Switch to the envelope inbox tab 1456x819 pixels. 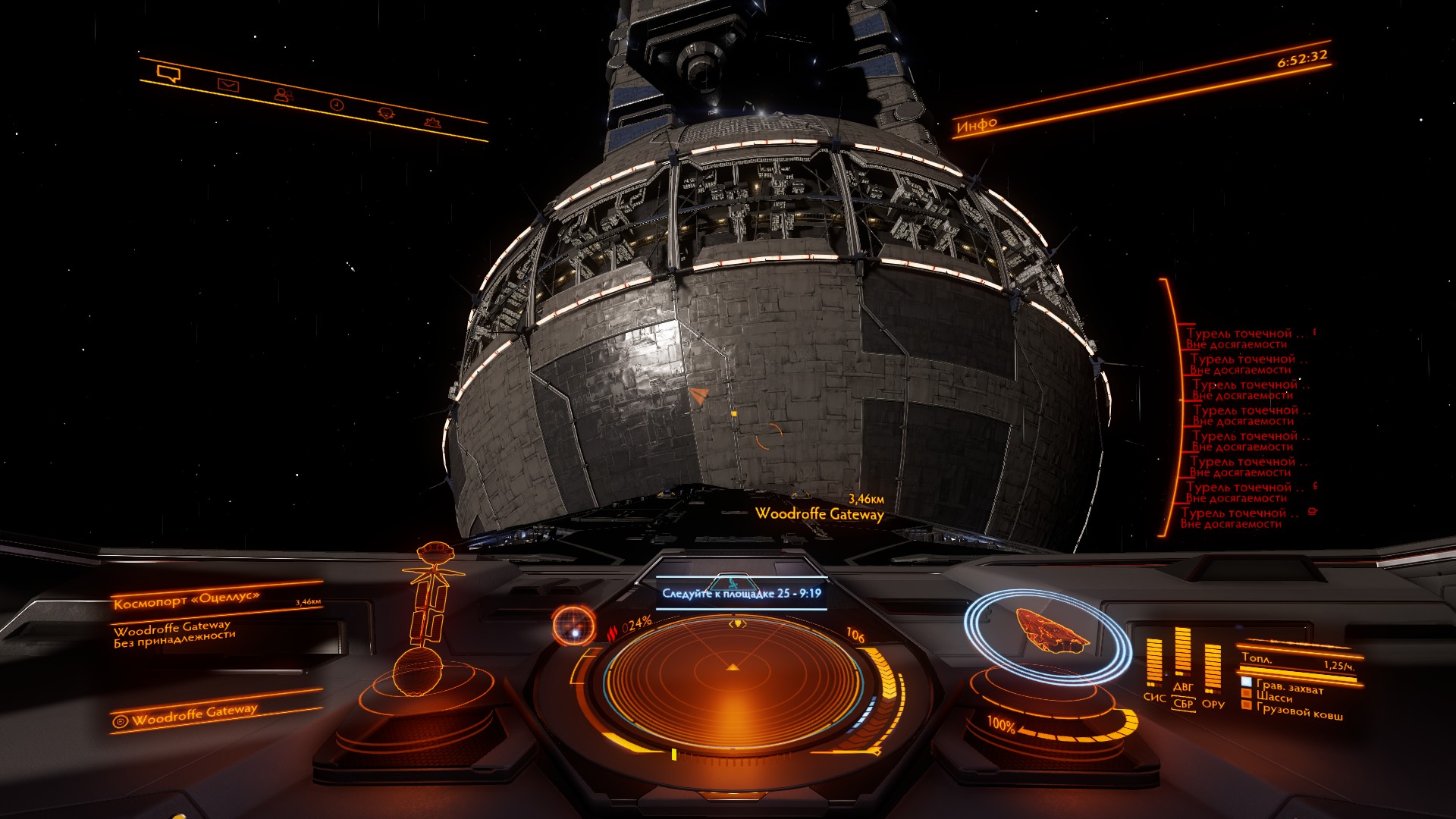(x=227, y=85)
